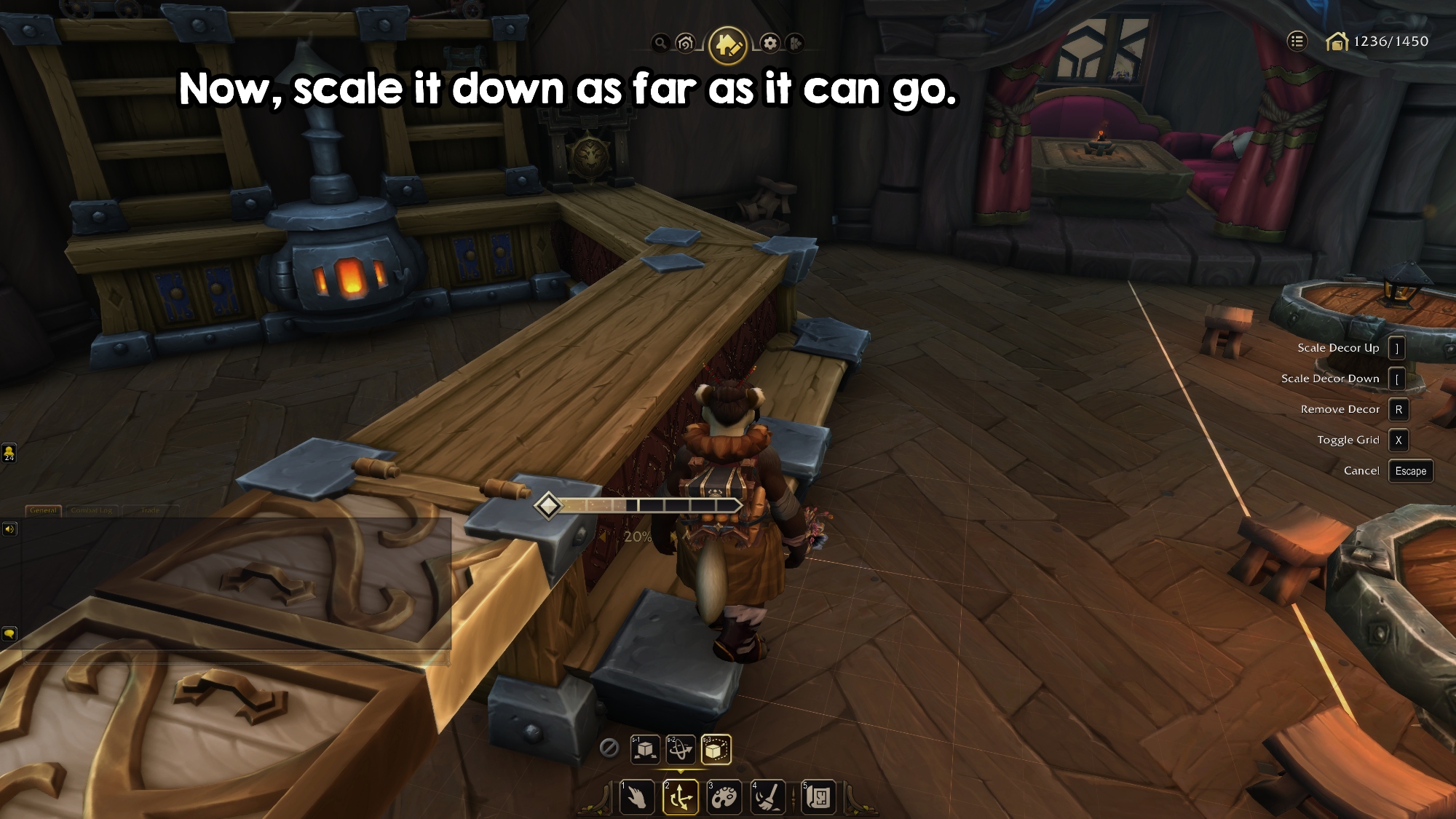This screenshot has width=1456, height=819.
Task: Open the yellow speech bubble chat menu
Action: pos(9,634)
